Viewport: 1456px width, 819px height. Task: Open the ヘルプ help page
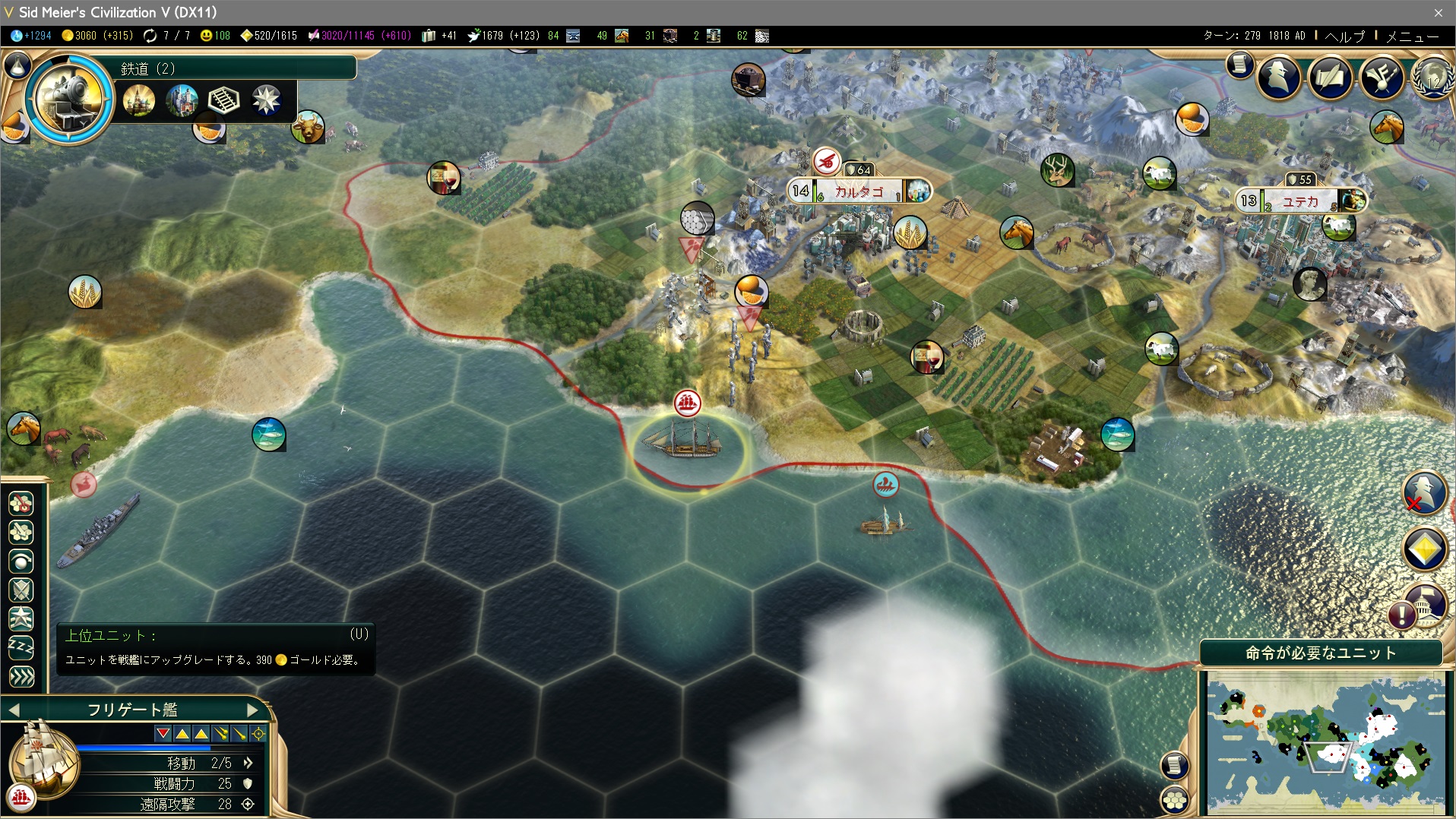coord(1344,36)
